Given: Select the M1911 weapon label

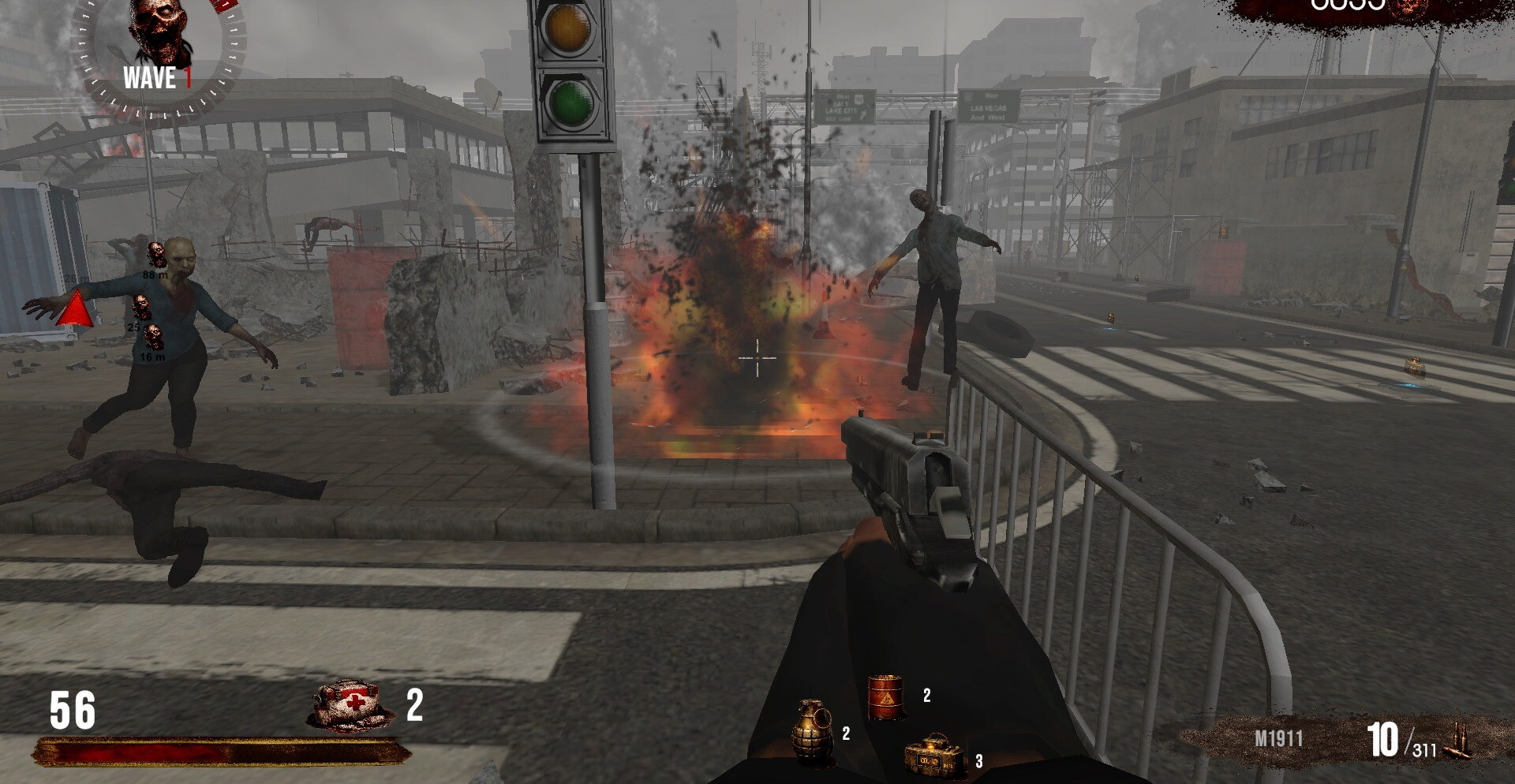Looking at the screenshot, I should [x=1278, y=739].
